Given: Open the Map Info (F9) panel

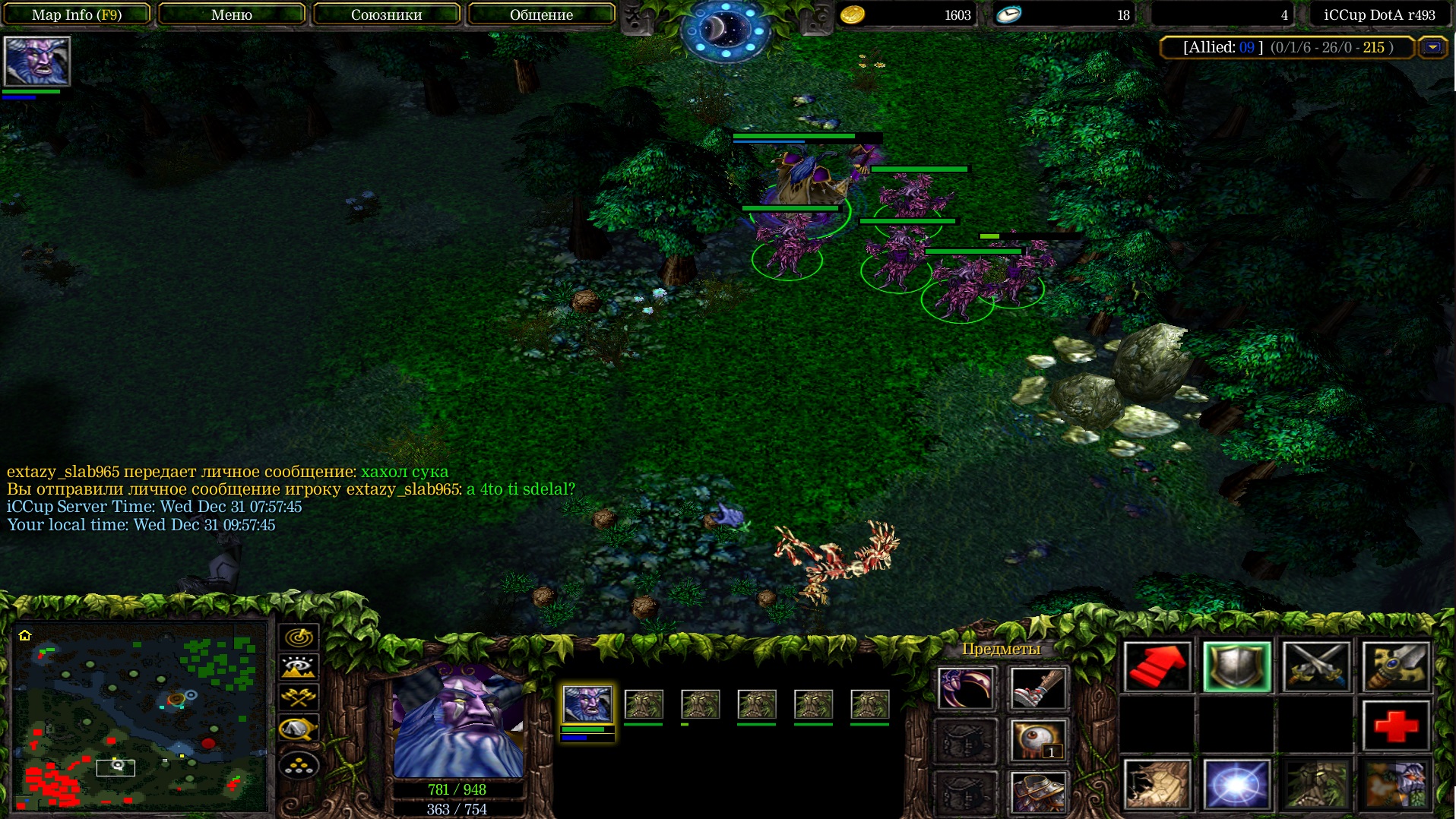Looking at the screenshot, I should coord(77,14).
